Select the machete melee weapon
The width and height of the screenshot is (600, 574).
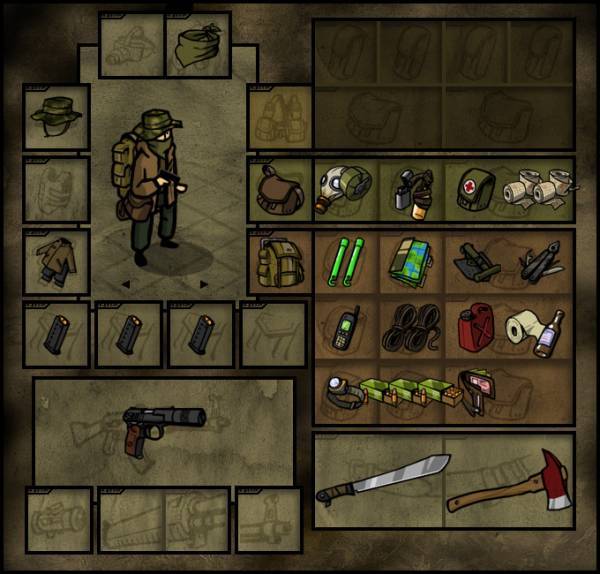[382, 480]
